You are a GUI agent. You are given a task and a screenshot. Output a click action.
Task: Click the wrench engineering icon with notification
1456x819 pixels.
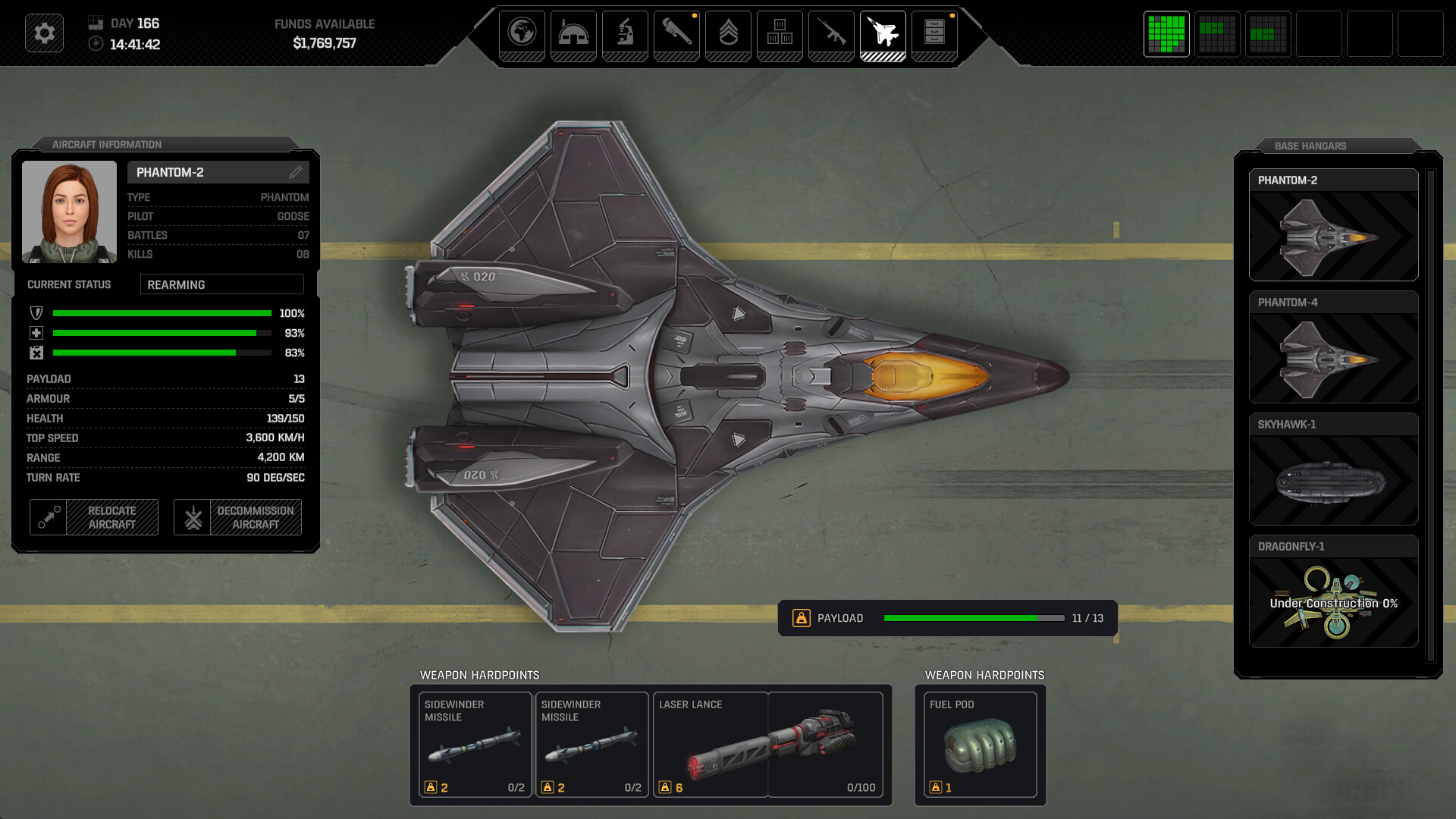point(676,34)
